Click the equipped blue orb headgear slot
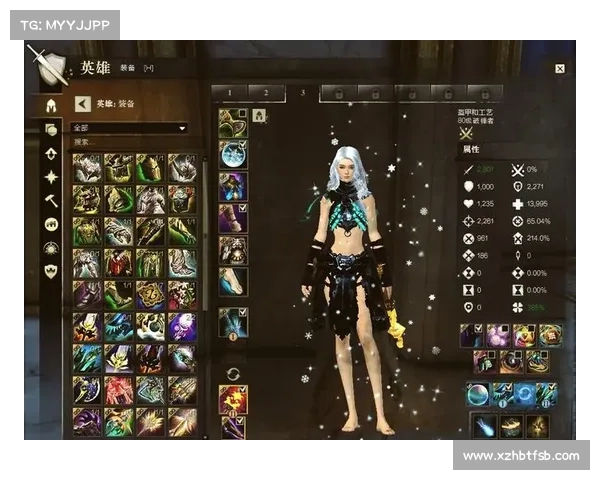 233,154
